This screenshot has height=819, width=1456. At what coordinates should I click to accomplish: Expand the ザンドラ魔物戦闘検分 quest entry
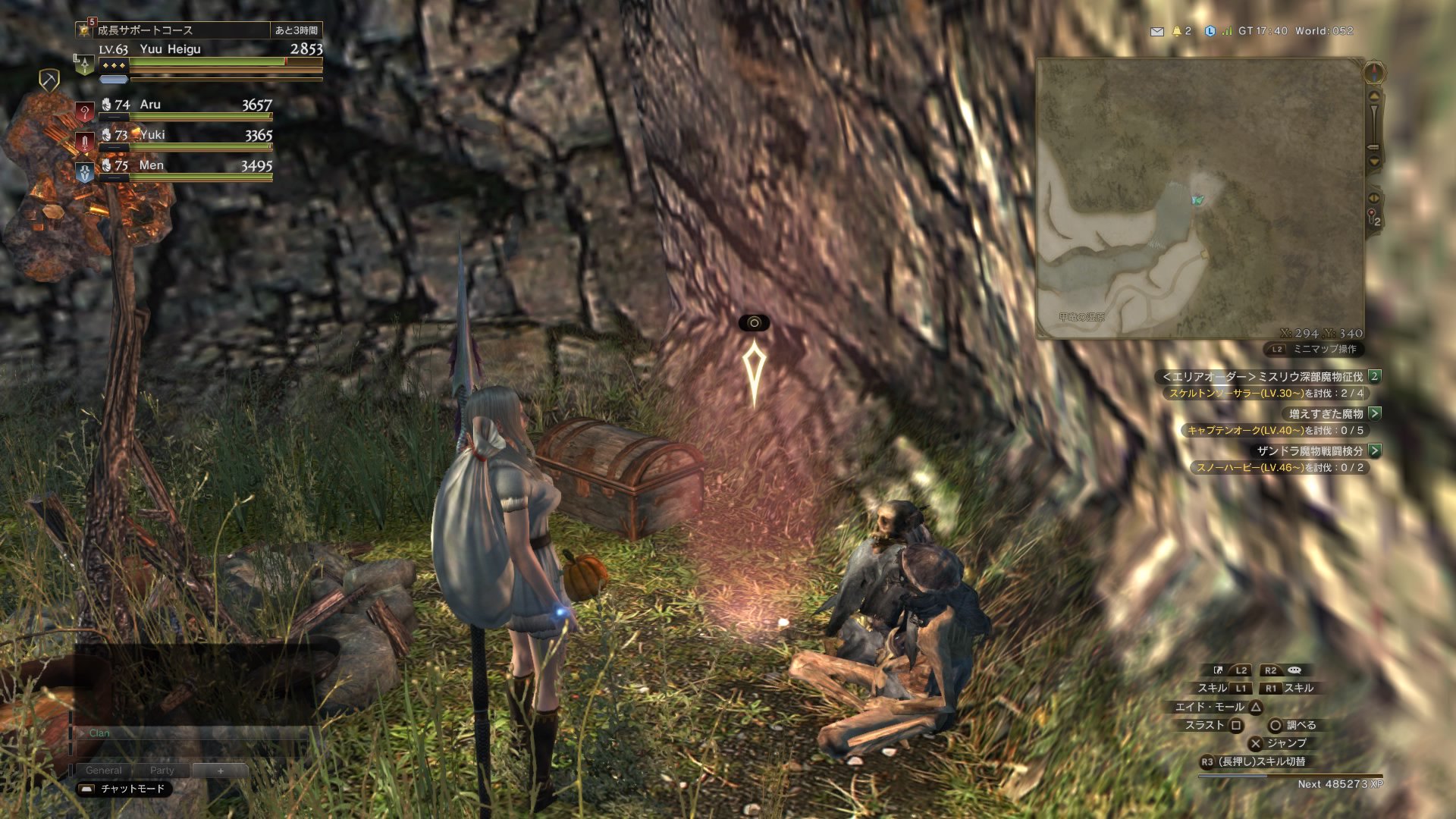point(1375,450)
